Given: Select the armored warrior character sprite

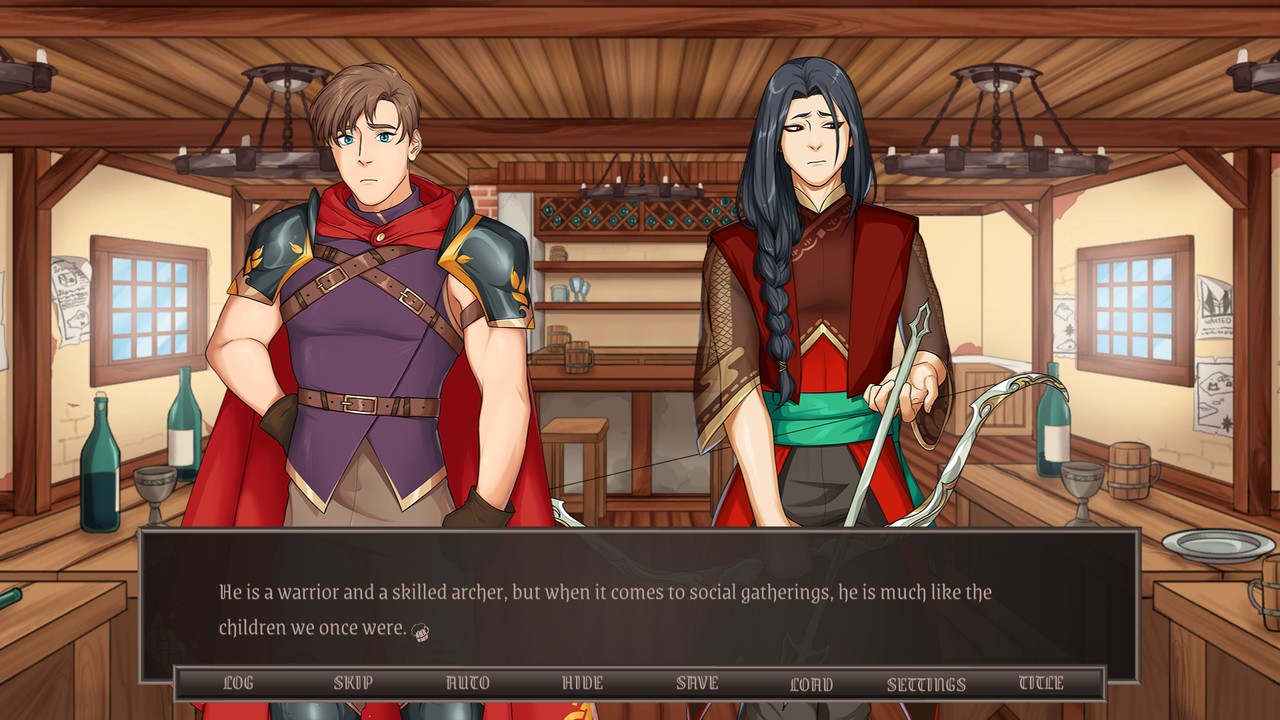Looking at the screenshot, I should point(370,300).
